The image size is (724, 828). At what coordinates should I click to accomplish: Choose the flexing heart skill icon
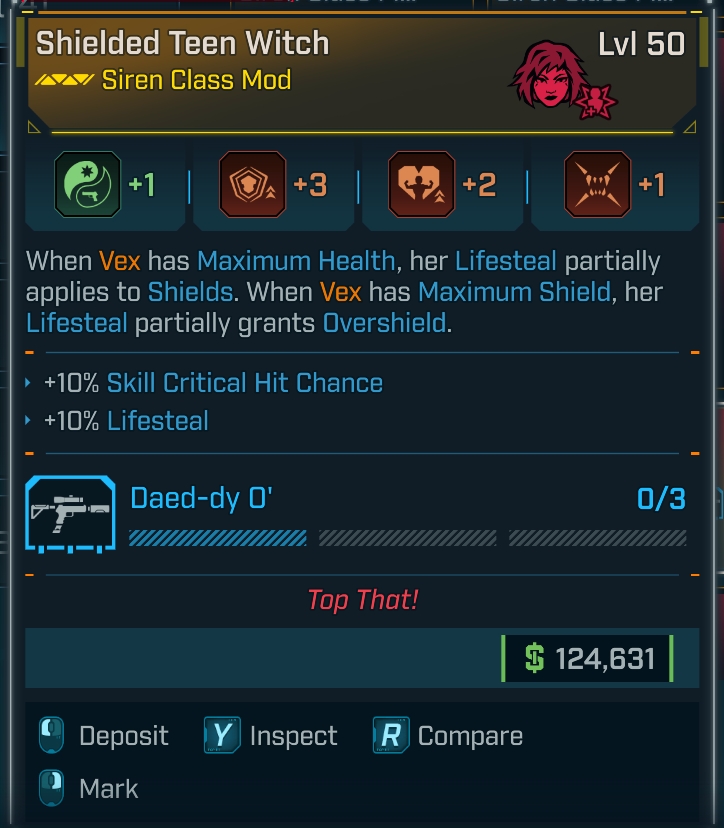click(x=422, y=184)
